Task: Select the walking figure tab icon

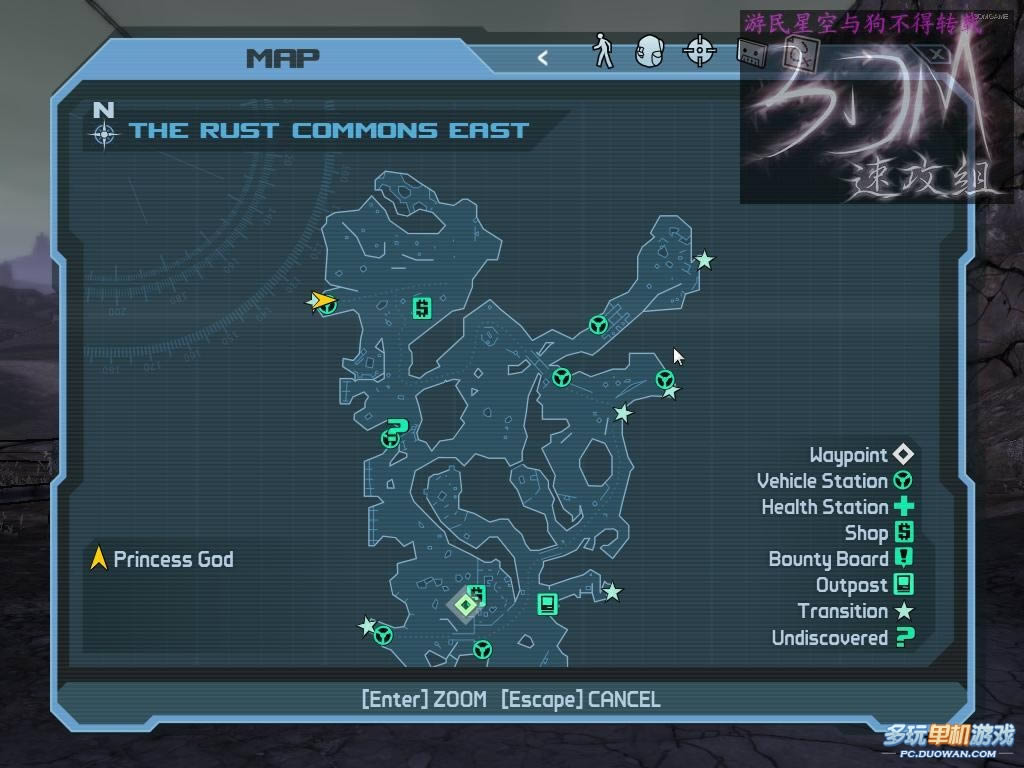Action: [x=603, y=50]
